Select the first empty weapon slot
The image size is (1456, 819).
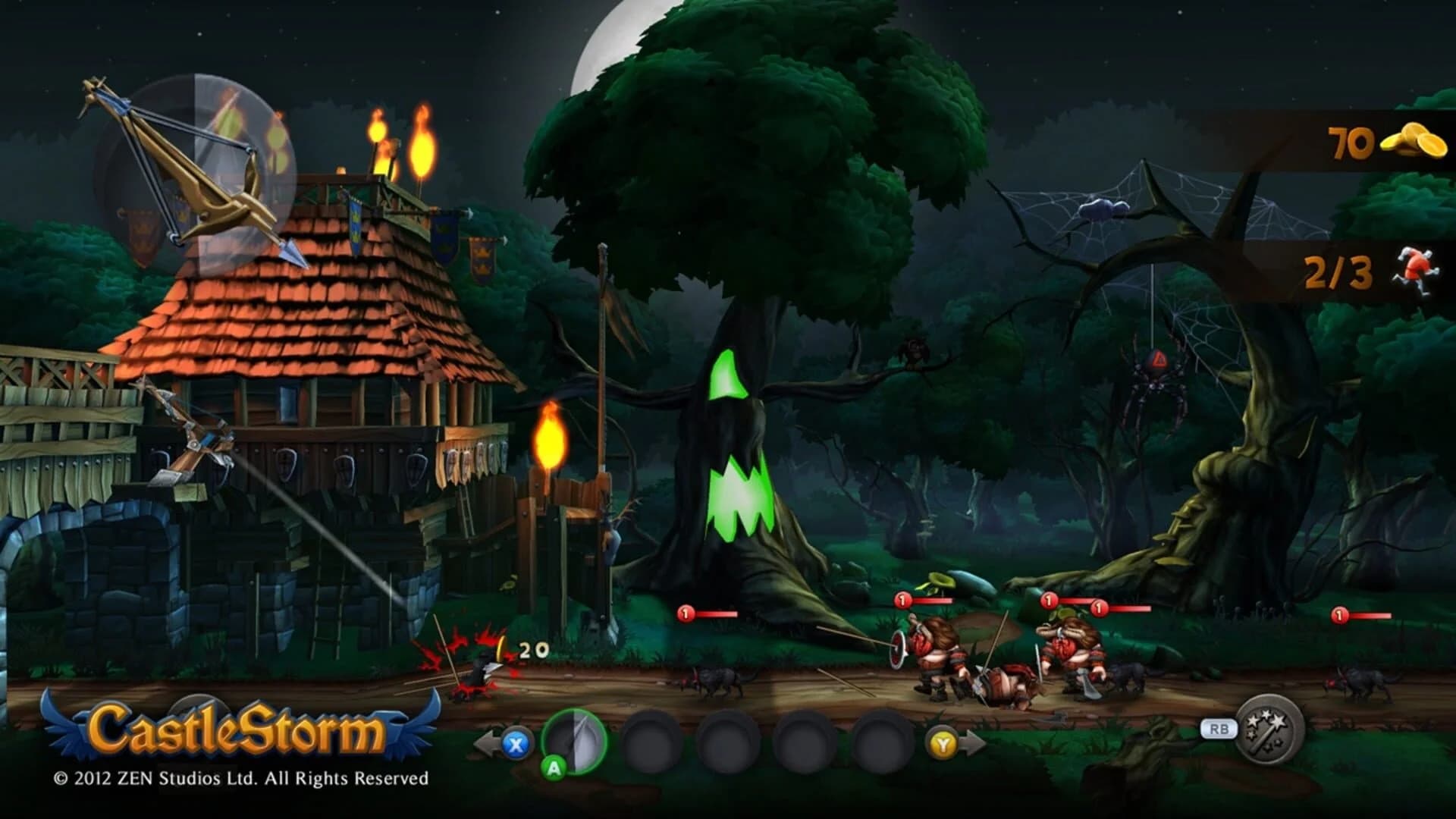[x=651, y=742]
